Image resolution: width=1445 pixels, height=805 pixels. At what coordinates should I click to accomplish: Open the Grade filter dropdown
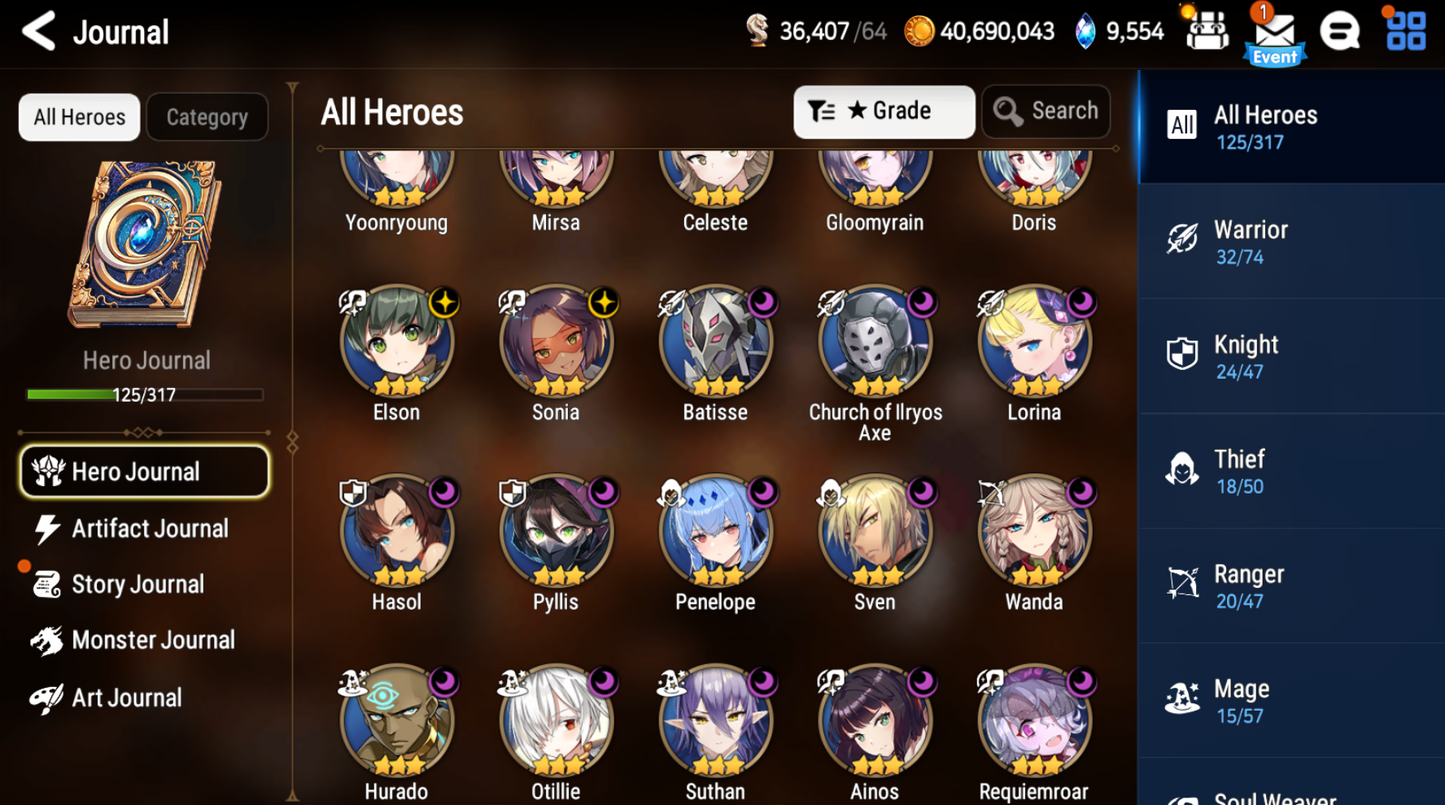(x=884, y=111)
